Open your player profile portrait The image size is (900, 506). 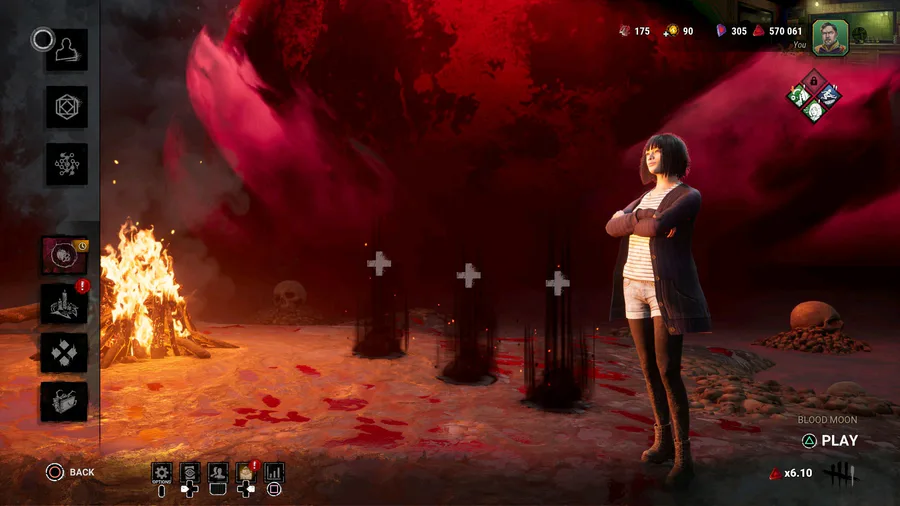coord(829,37)
